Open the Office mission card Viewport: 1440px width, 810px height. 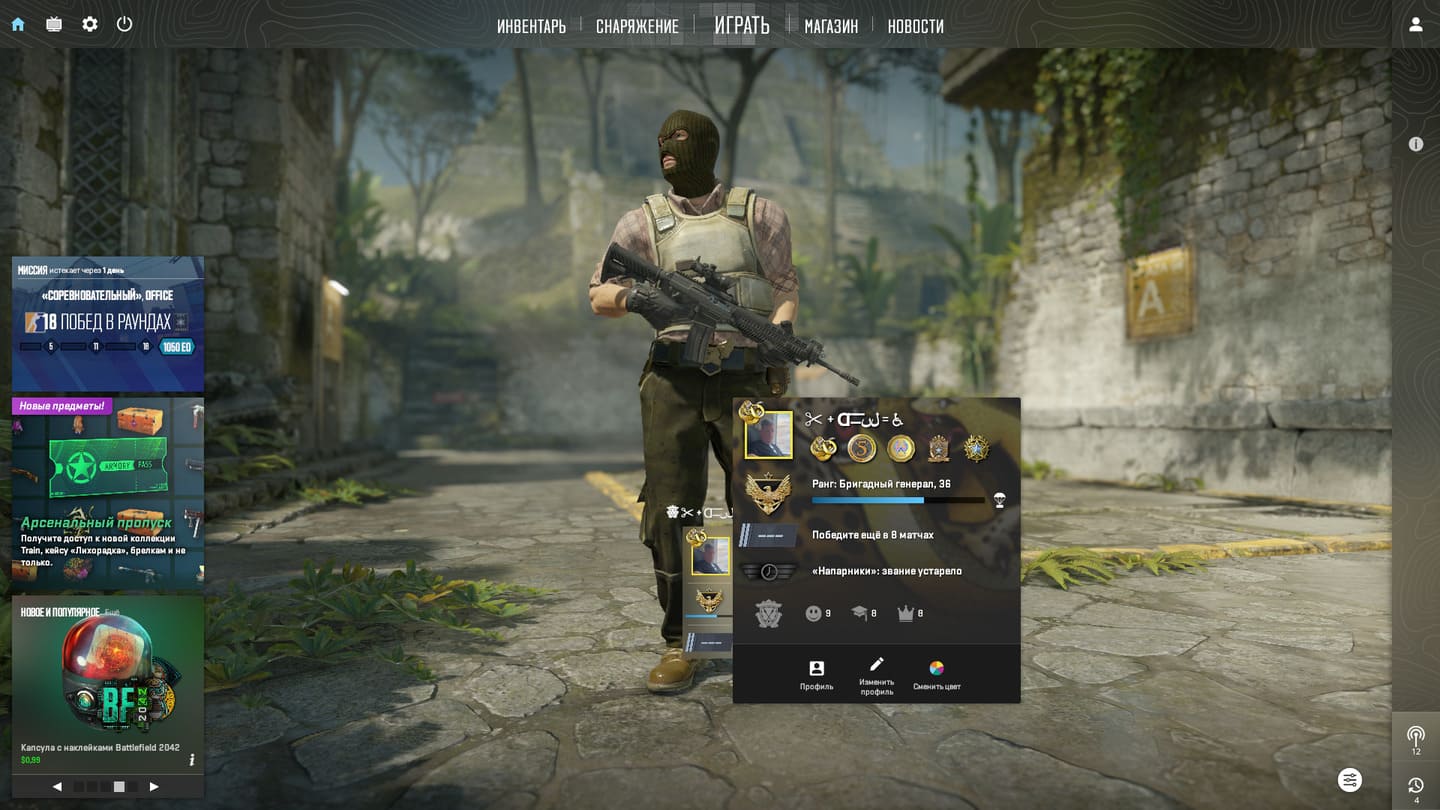[x=108, y=323]
